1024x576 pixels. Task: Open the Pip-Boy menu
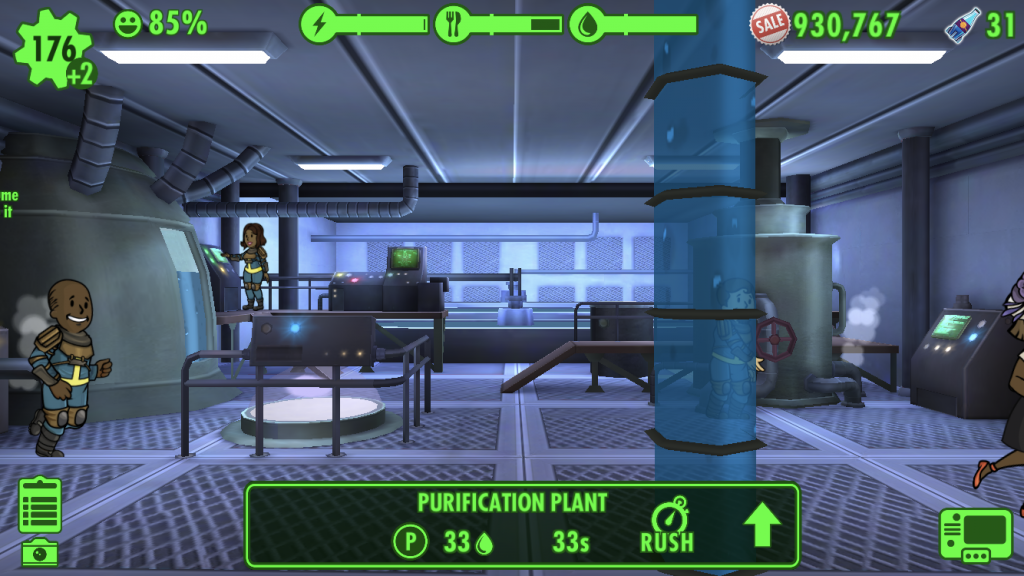(x=975, y=535)
